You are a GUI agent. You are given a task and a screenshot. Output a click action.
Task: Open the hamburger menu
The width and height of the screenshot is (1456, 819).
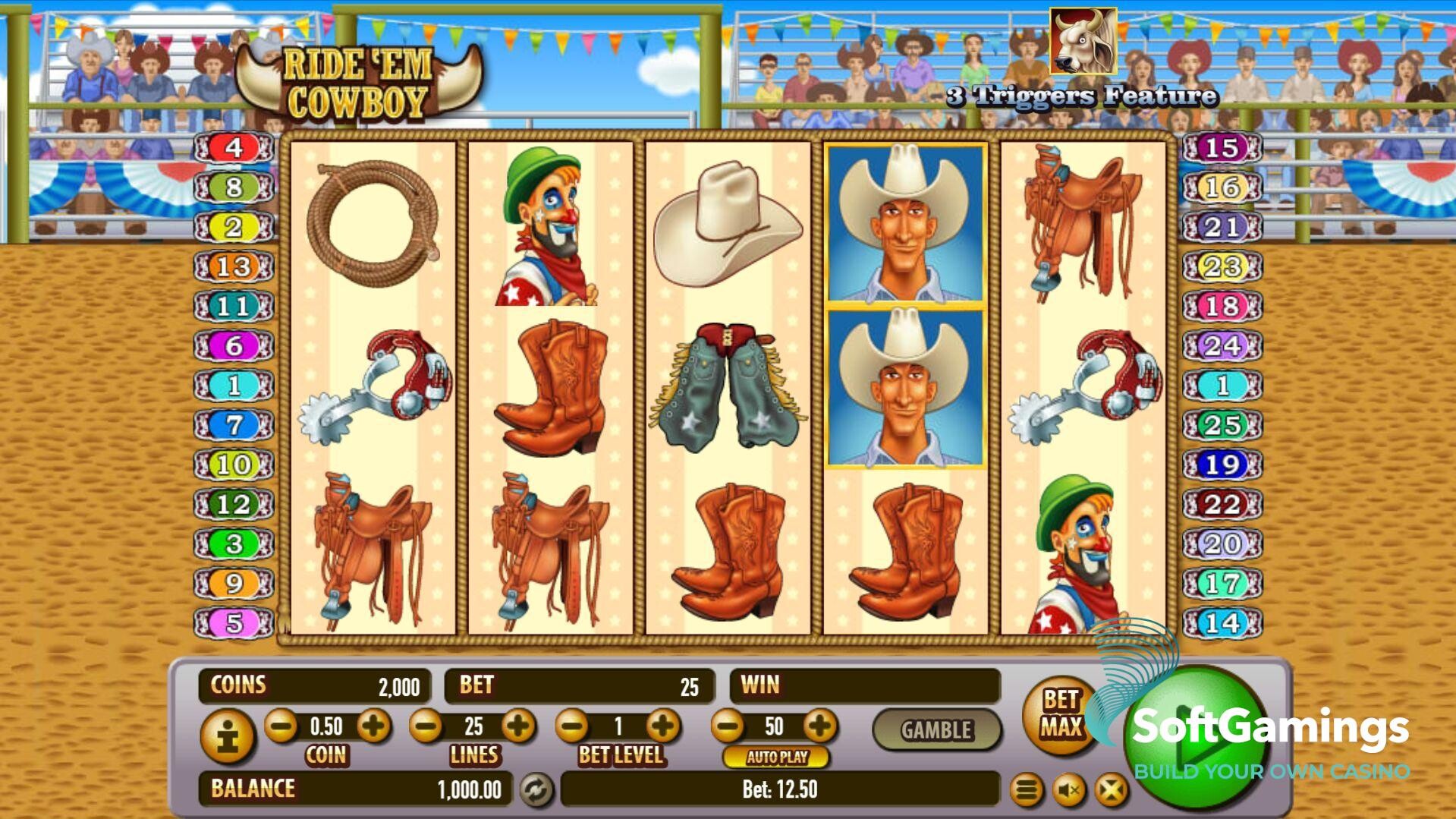pos(1026,791)
